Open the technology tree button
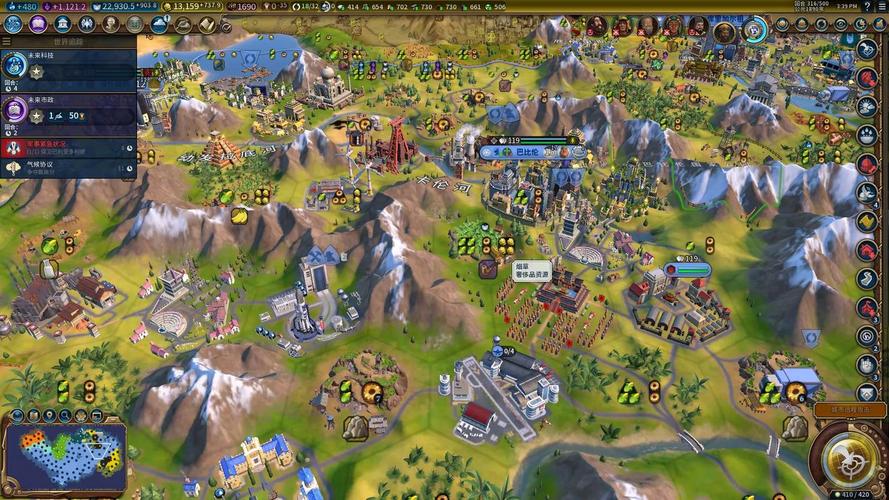The image size is (889, 500). 12,24
